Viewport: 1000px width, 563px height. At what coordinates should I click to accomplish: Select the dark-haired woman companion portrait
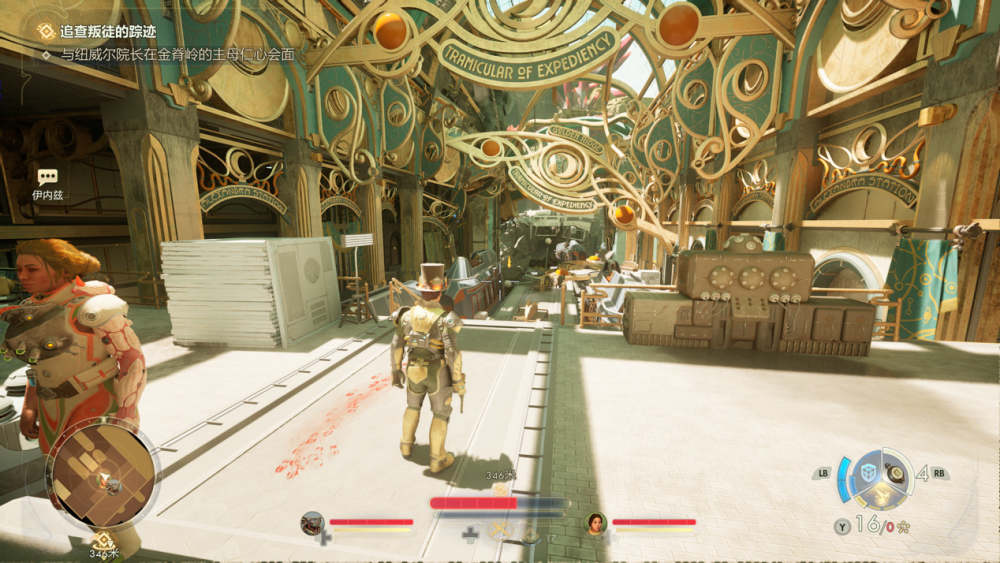pyautogui.click(x=596, y=522)
